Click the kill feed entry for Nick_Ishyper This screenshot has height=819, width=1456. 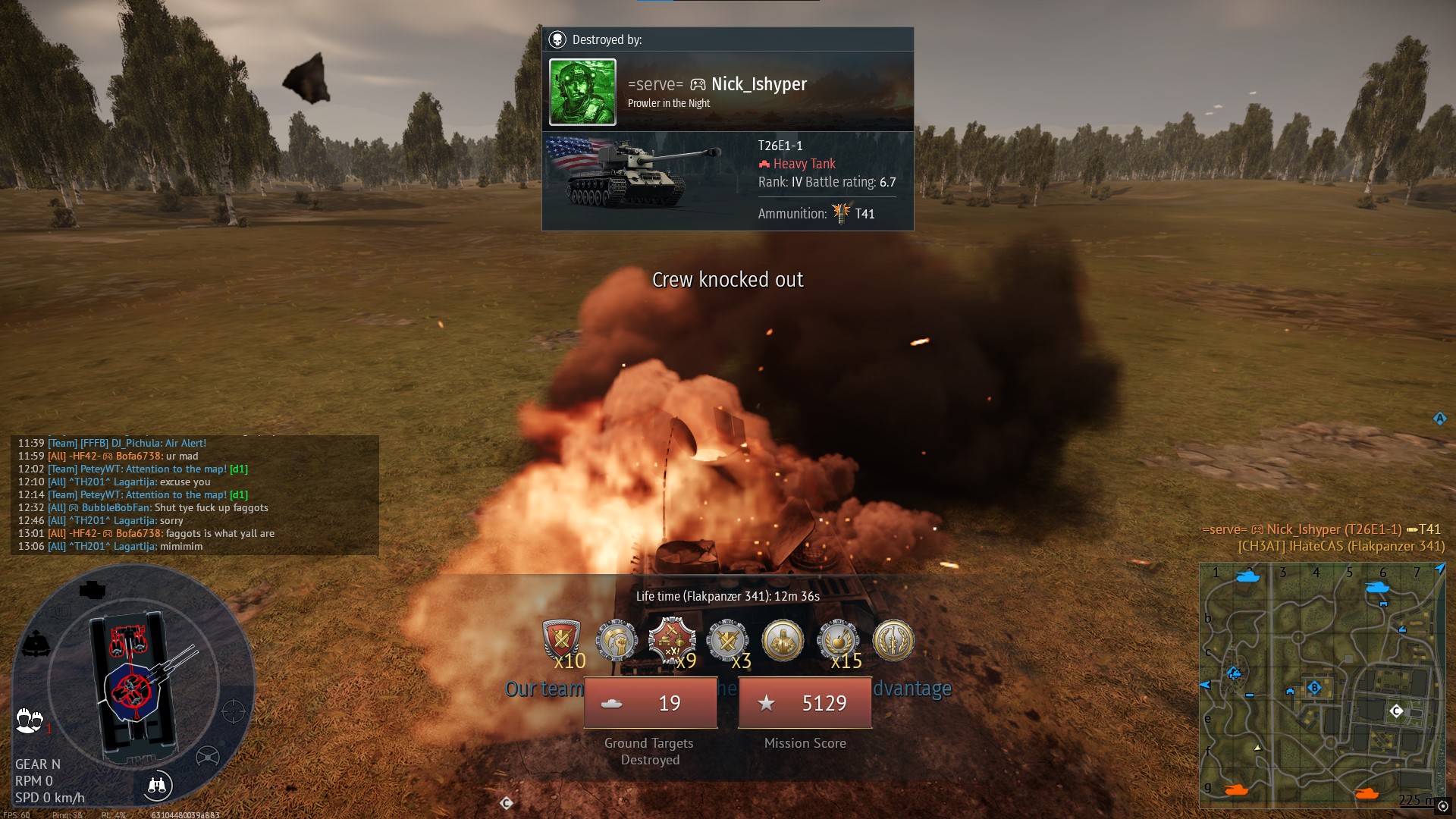pyautogui.click(x=1322, y=529)
